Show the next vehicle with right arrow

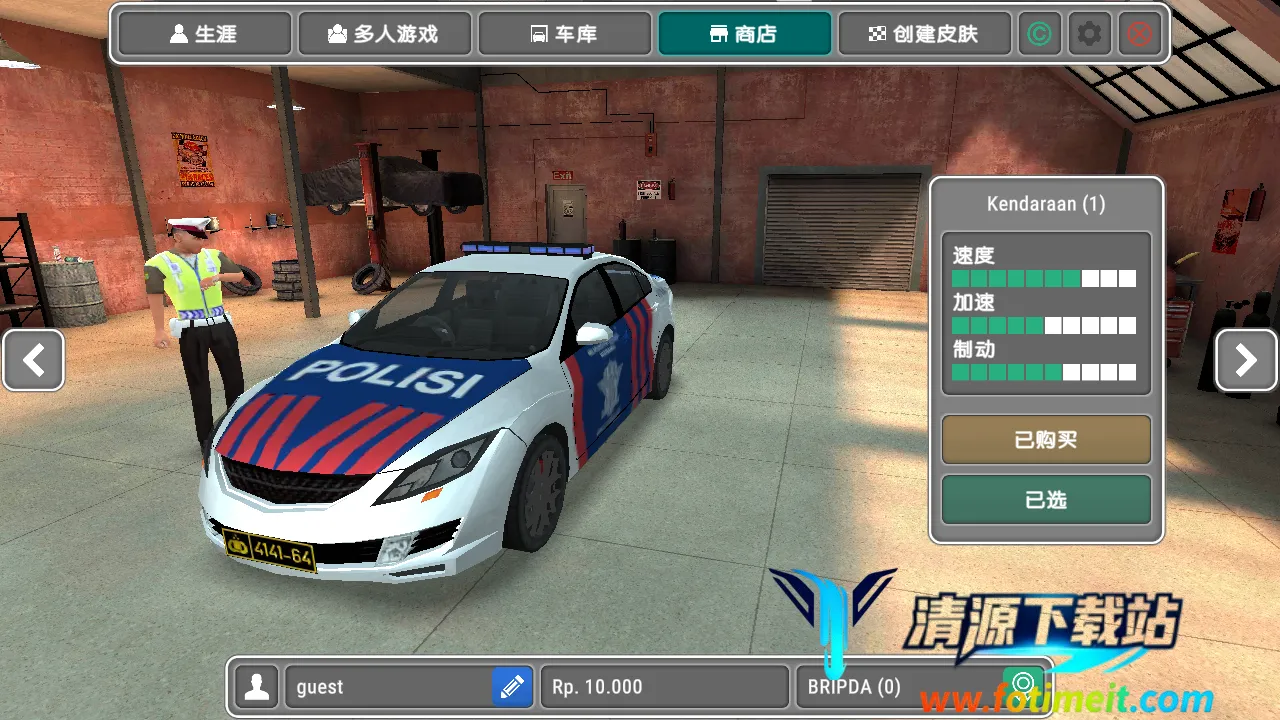(x=1246, y=360)
